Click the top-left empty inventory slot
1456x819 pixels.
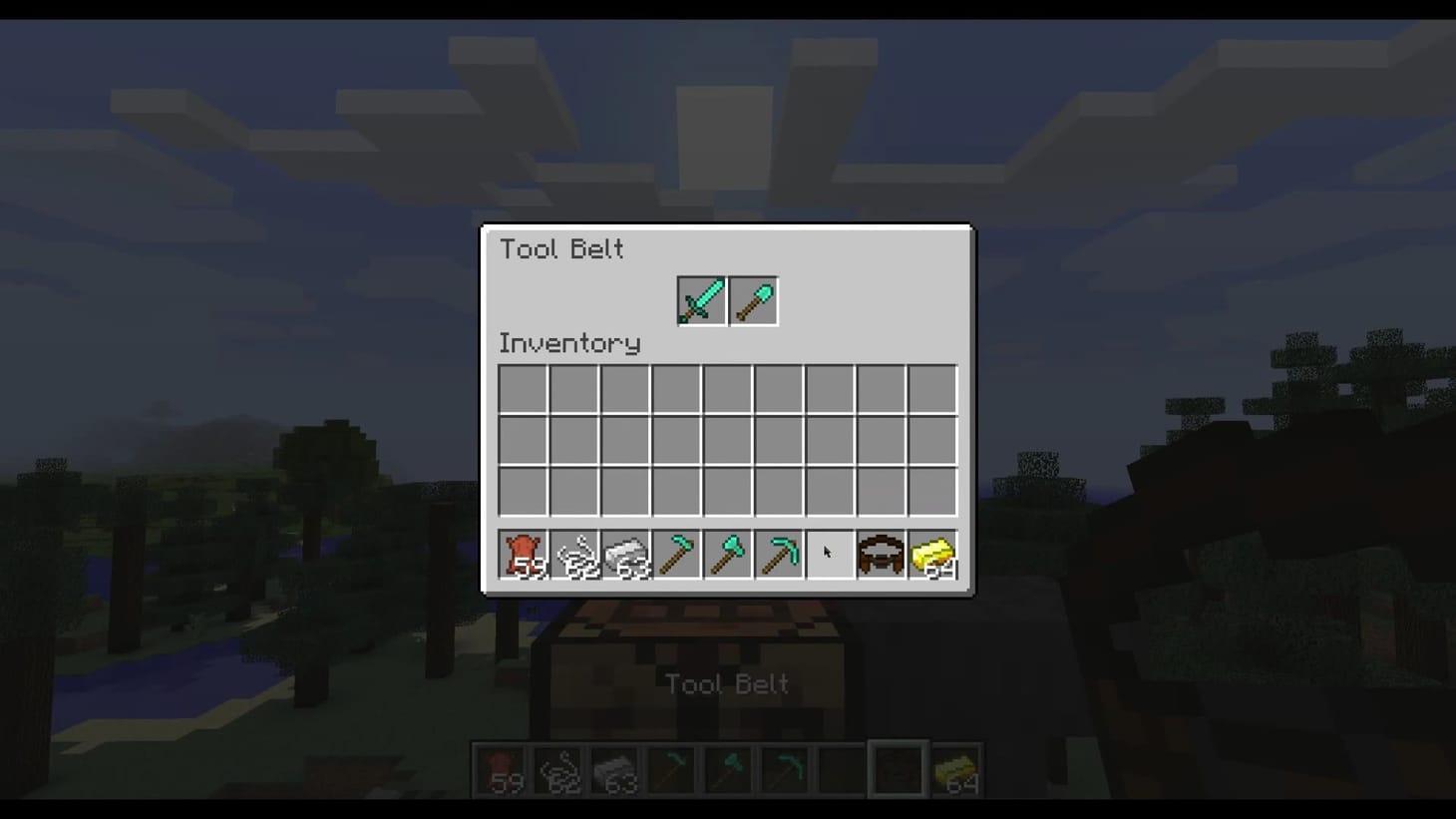pos(523,388)
